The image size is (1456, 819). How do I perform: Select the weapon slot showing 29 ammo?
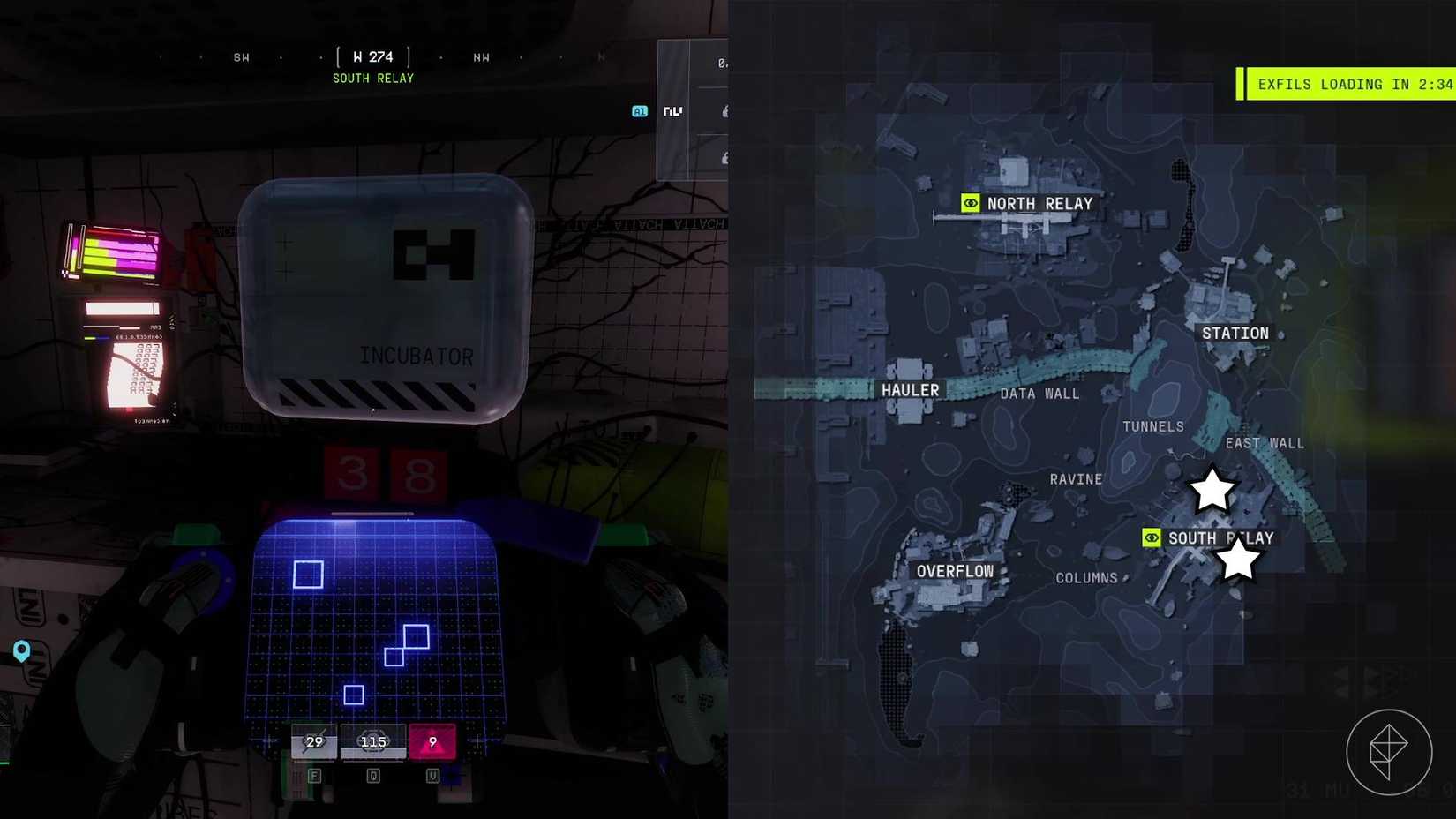pyautogui.click(x=313, y=741)
